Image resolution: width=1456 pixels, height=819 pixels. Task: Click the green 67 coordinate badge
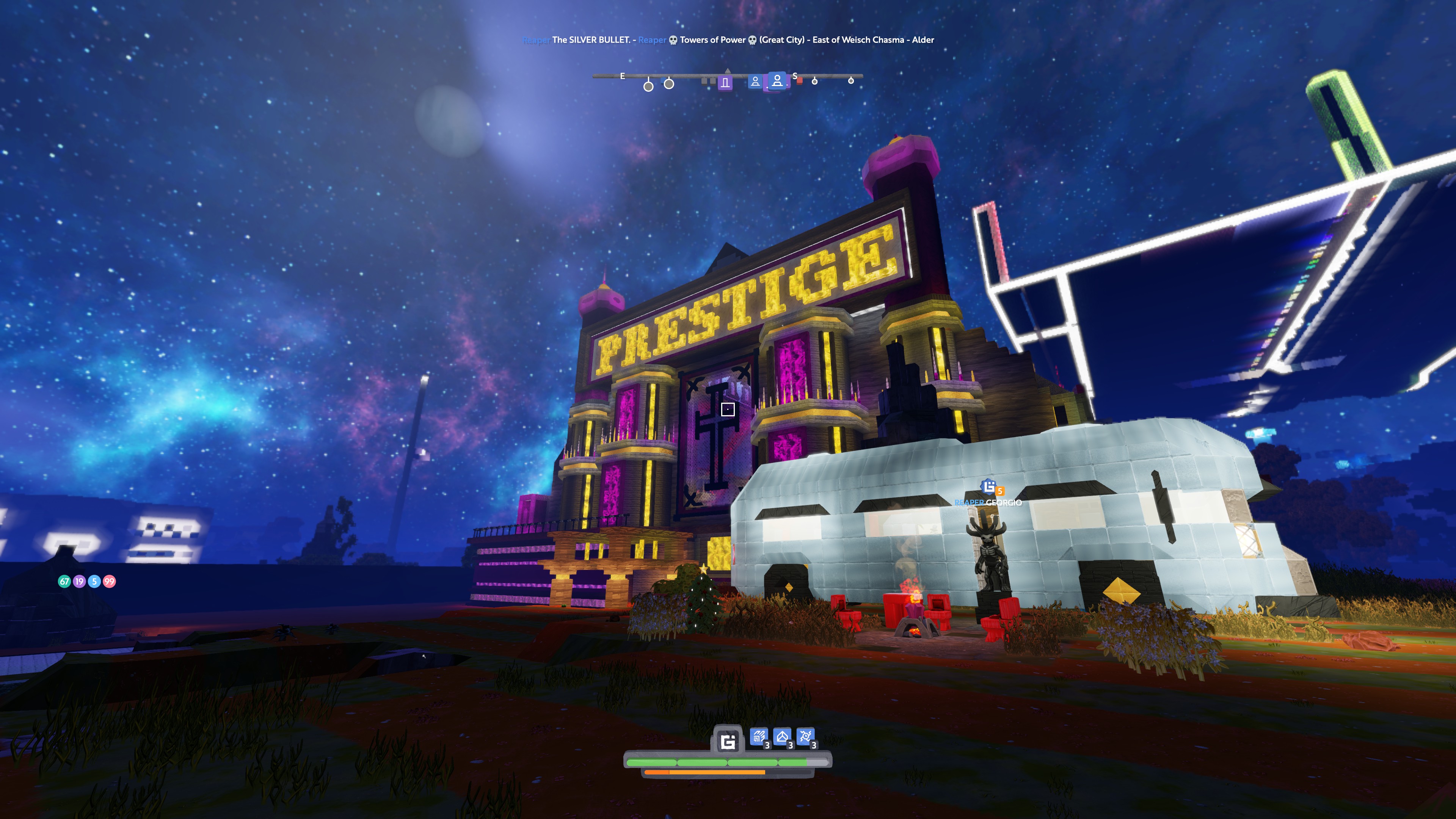(x=64, y=581)
